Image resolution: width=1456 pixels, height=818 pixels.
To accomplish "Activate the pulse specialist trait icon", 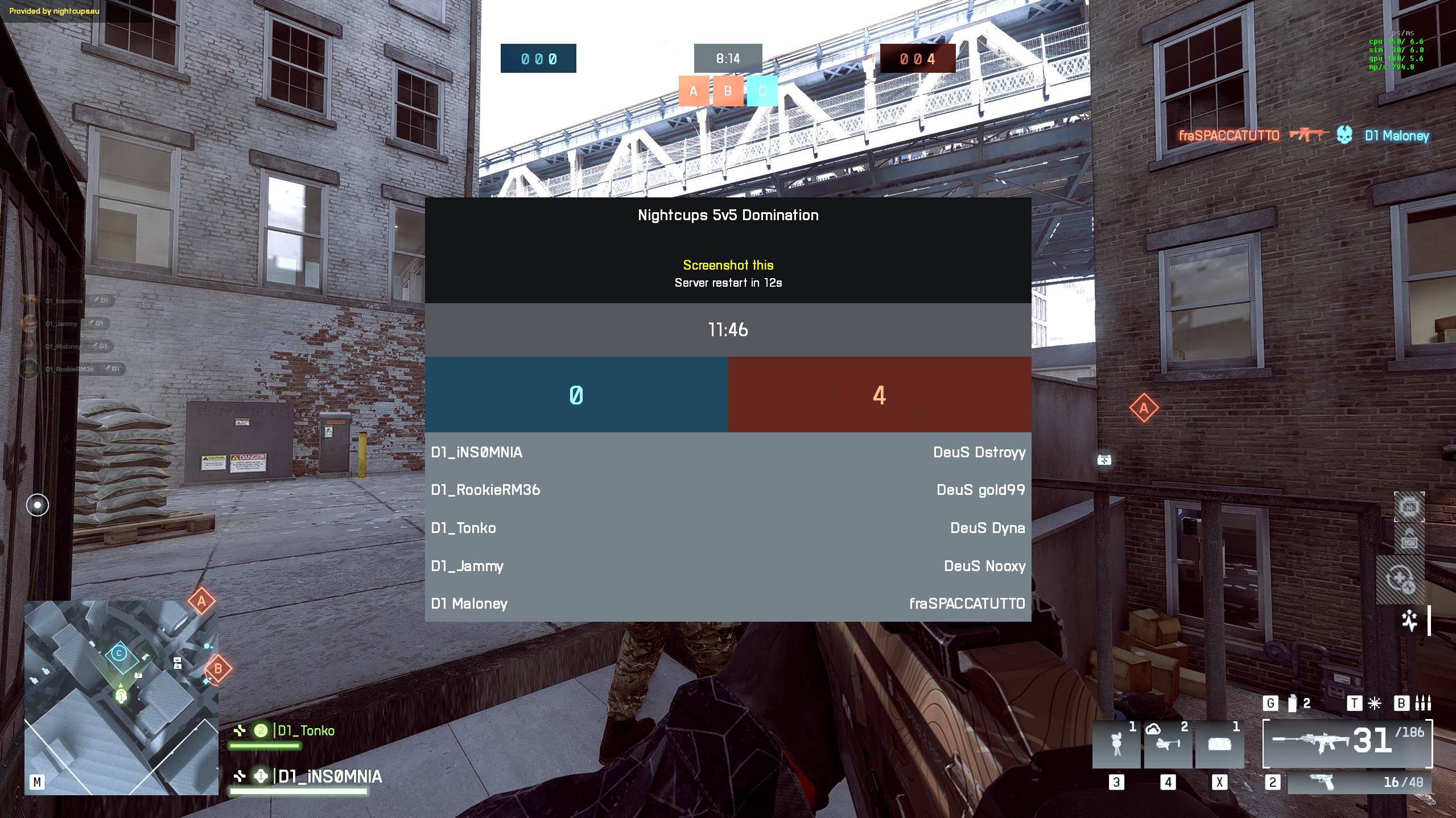I will (1409, 620).
